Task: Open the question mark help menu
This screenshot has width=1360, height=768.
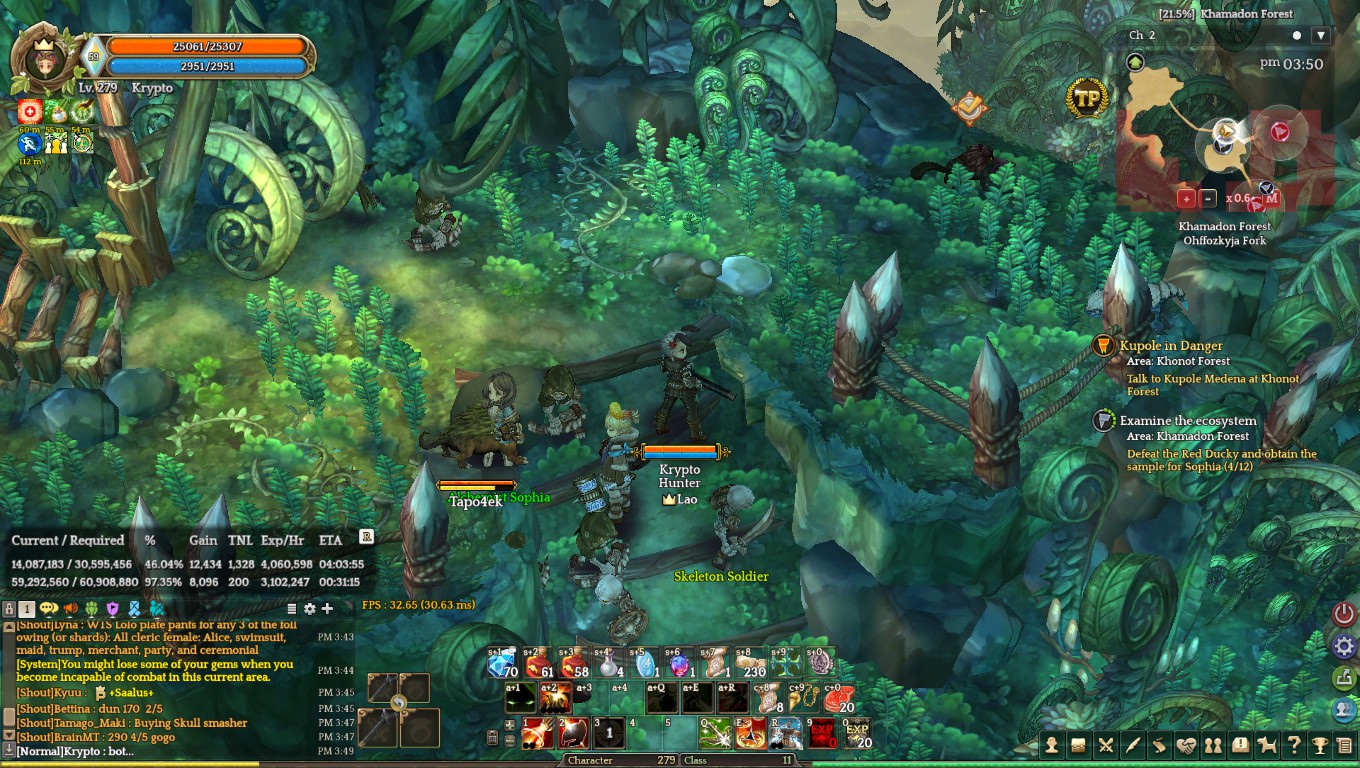Action: [x=1293, y=745]
